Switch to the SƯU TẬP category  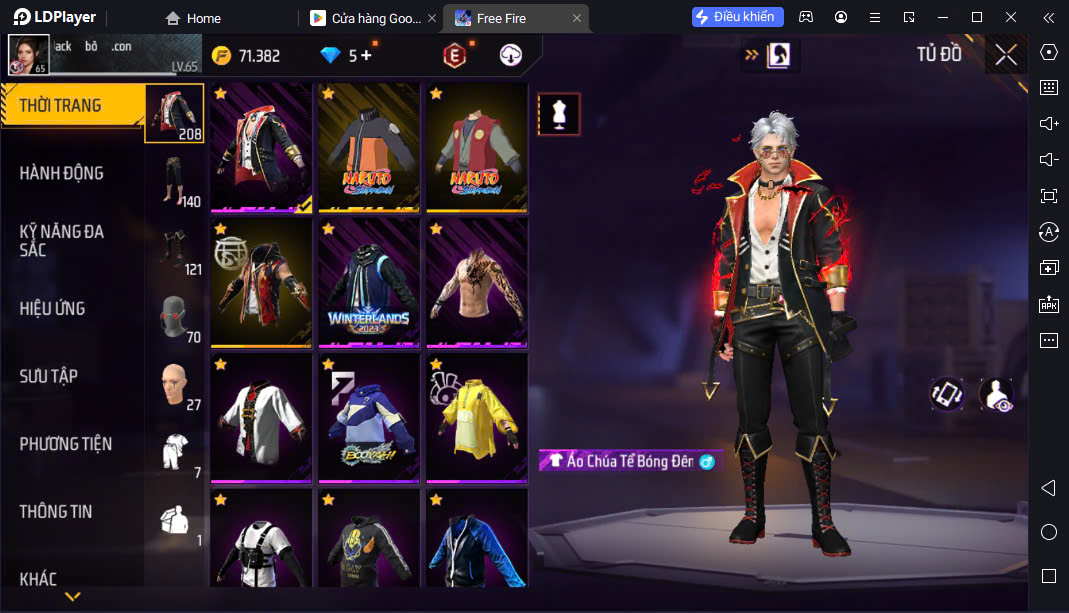pyautogui.click(x=49, y=376)
